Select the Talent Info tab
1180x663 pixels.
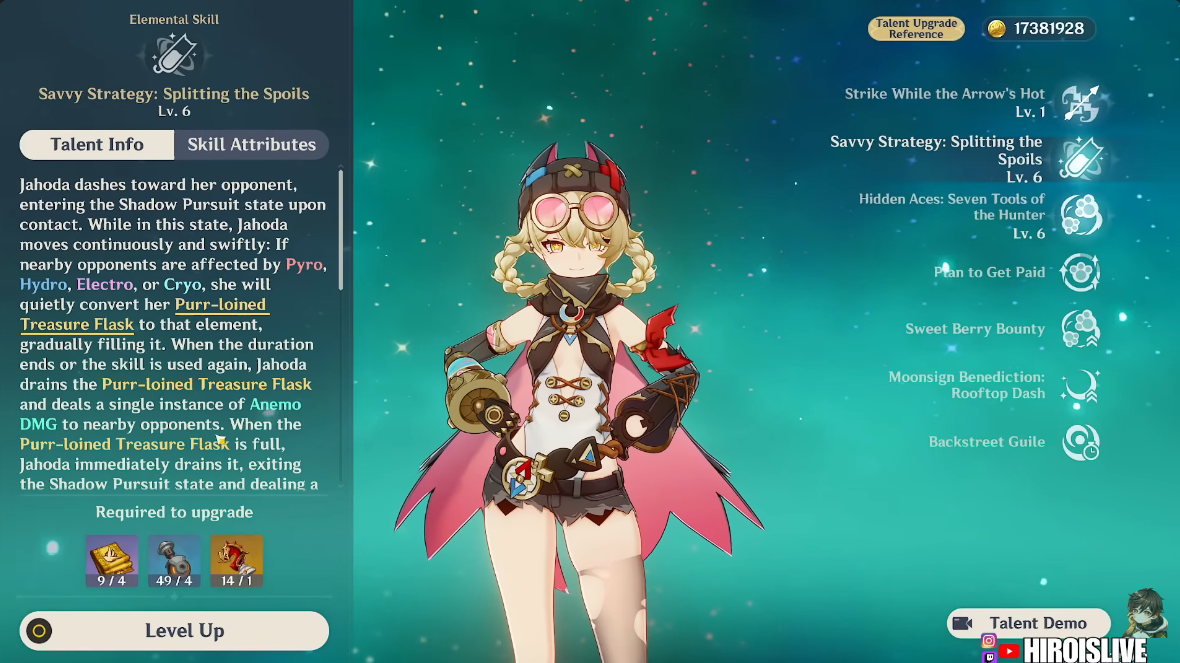click(97, 145)
